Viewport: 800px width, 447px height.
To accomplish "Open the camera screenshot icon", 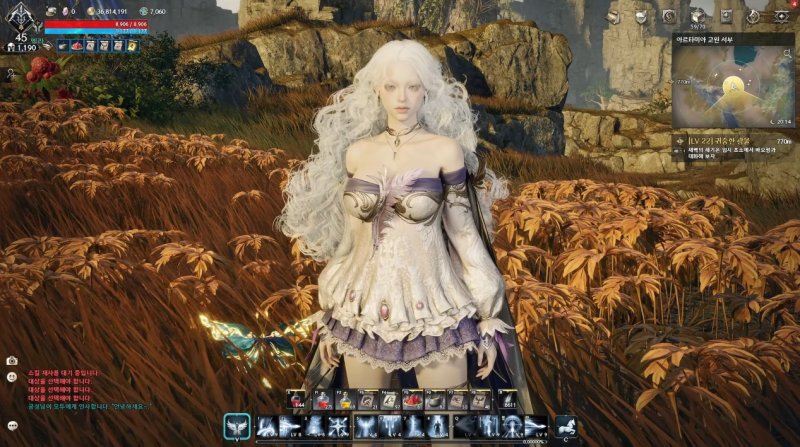I will point(12,360).
